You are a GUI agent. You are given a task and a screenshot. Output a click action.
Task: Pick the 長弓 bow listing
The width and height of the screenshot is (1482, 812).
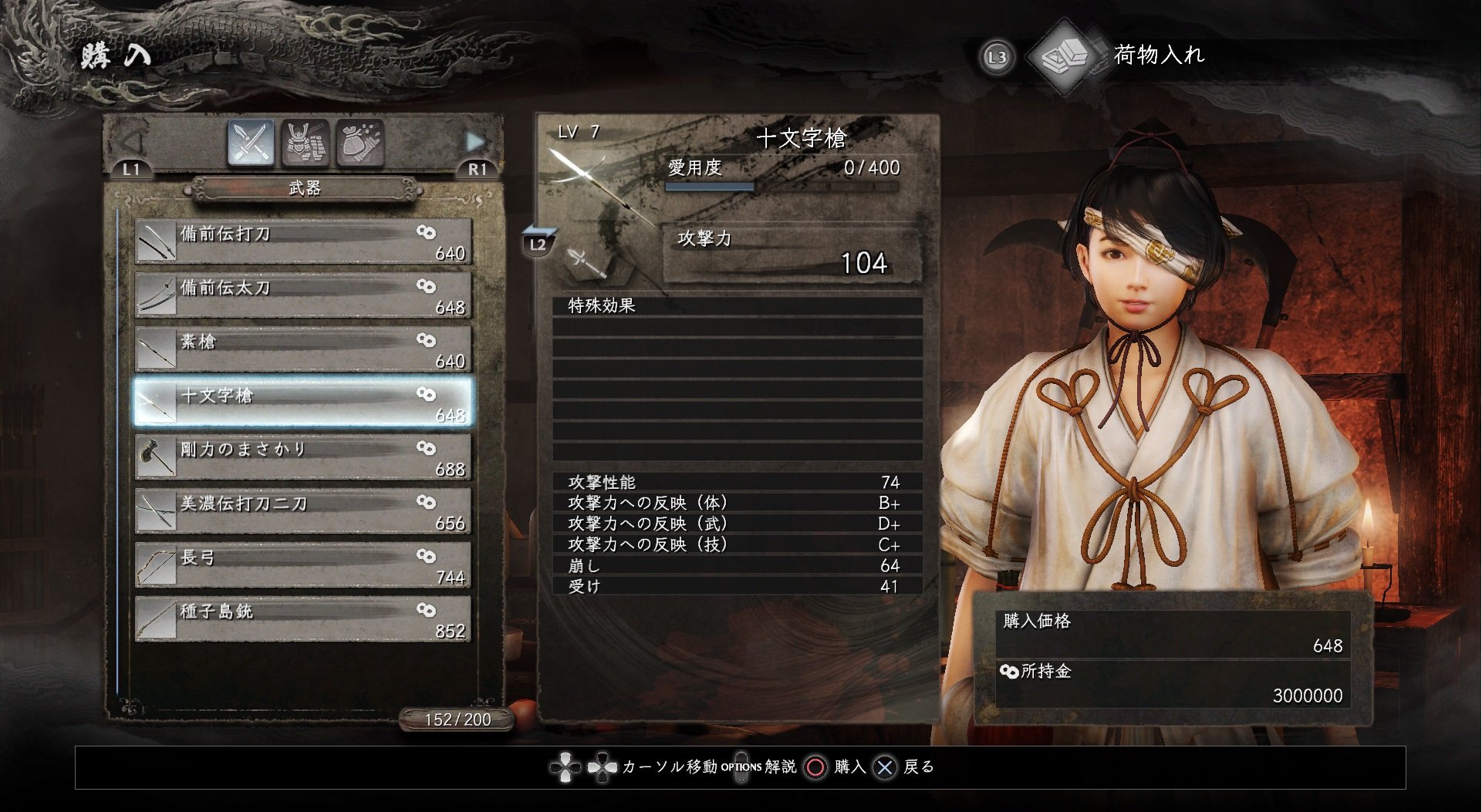tap(302, 565)
